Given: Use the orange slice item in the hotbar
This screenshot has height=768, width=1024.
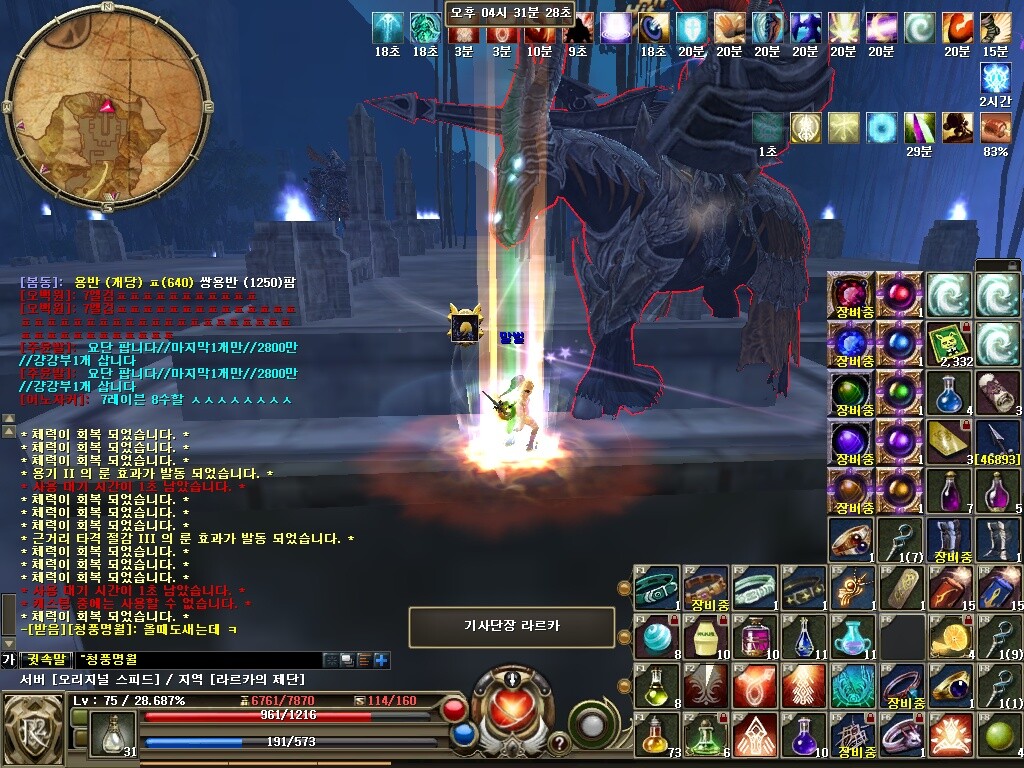Looking at the screenshot, I should pyautogui.click(x=948, y=637).
